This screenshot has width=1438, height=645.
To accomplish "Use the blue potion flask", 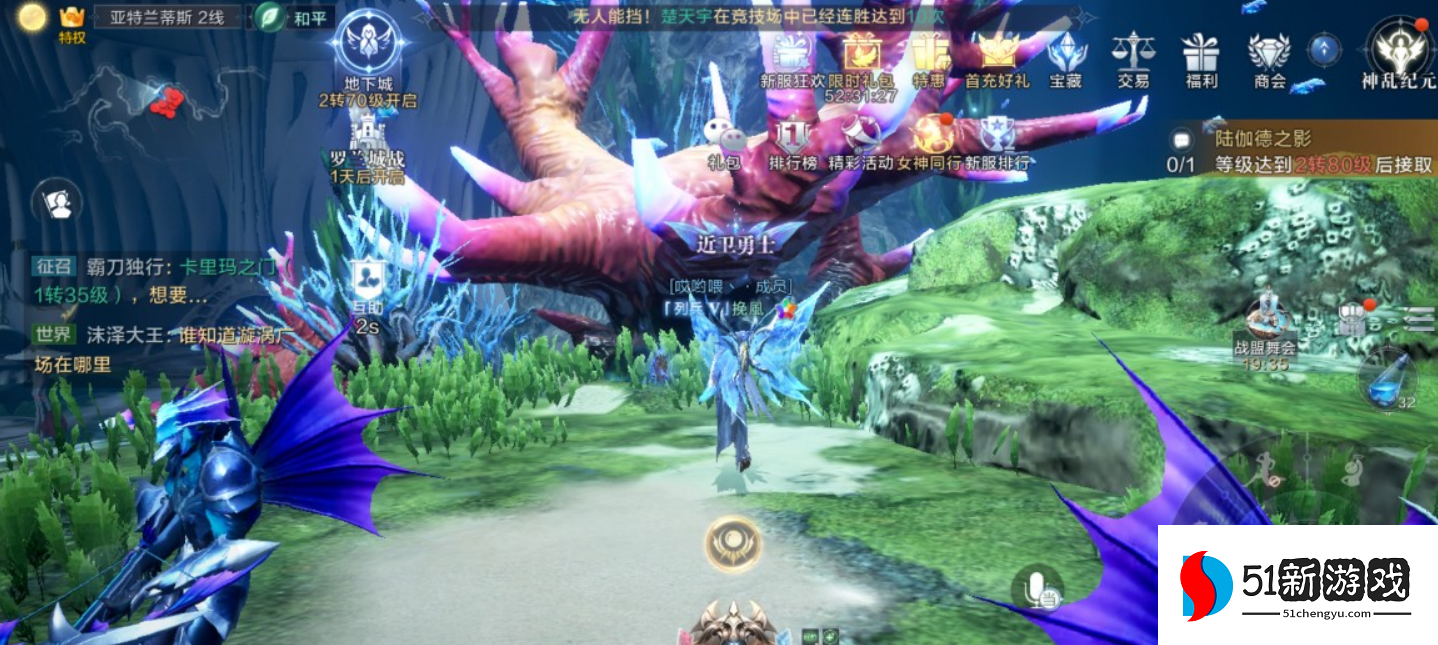I will [x=1387, y=380].
